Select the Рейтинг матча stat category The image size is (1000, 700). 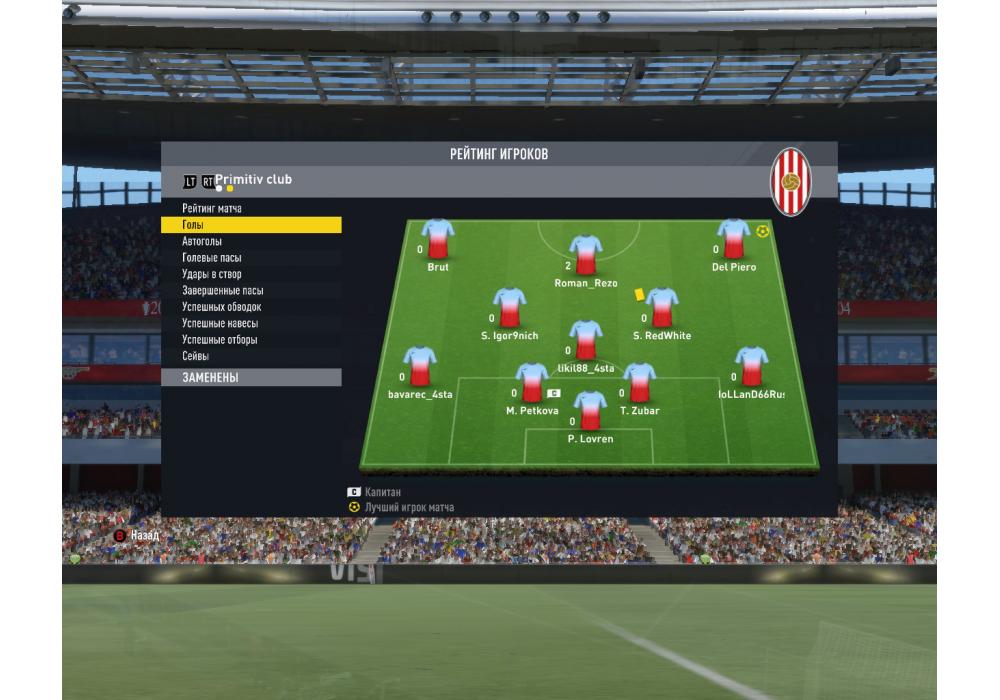(x=212, y=209)
